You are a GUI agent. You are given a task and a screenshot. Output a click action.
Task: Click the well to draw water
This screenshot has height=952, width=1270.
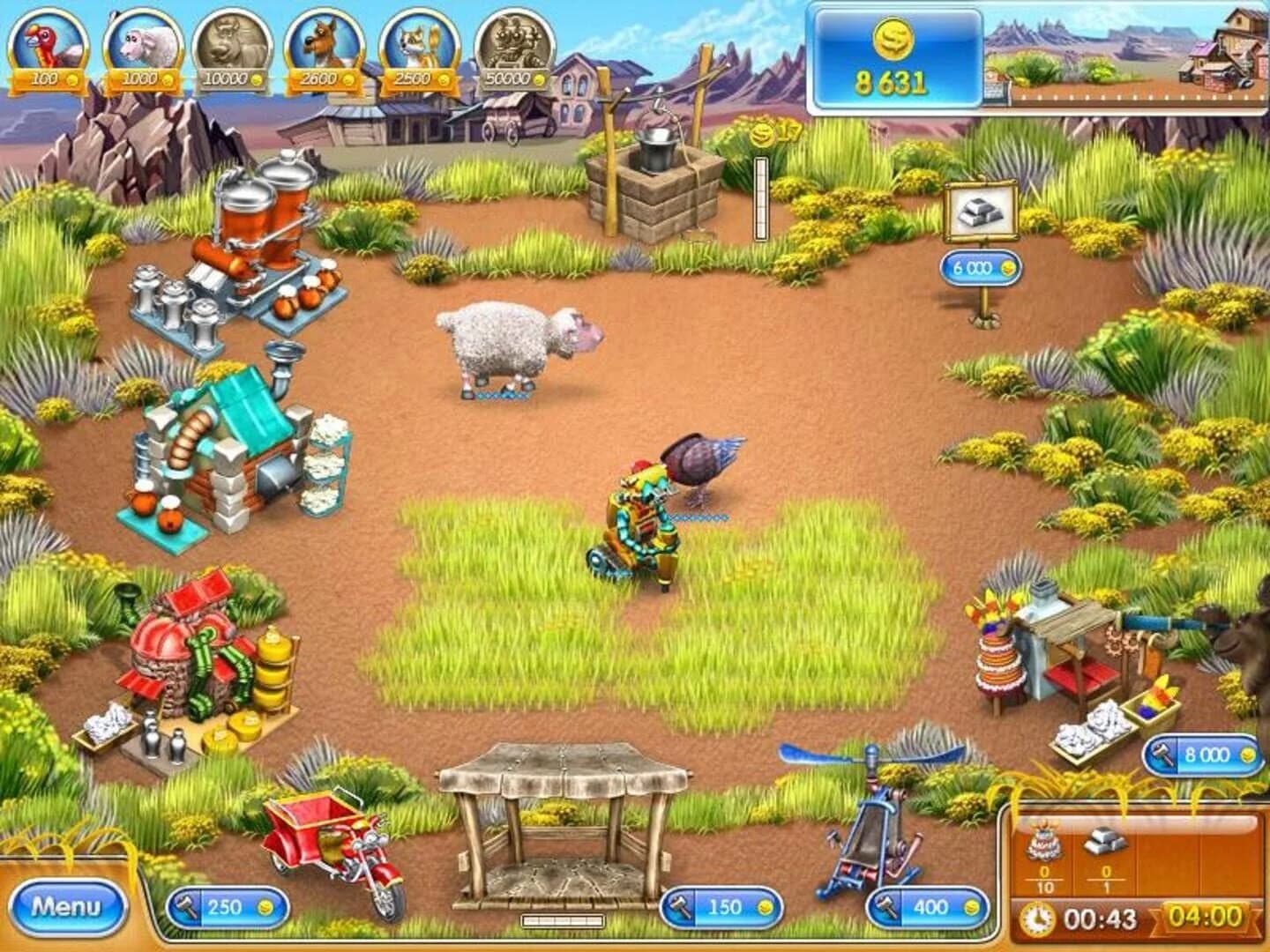[x=657, y=185]
